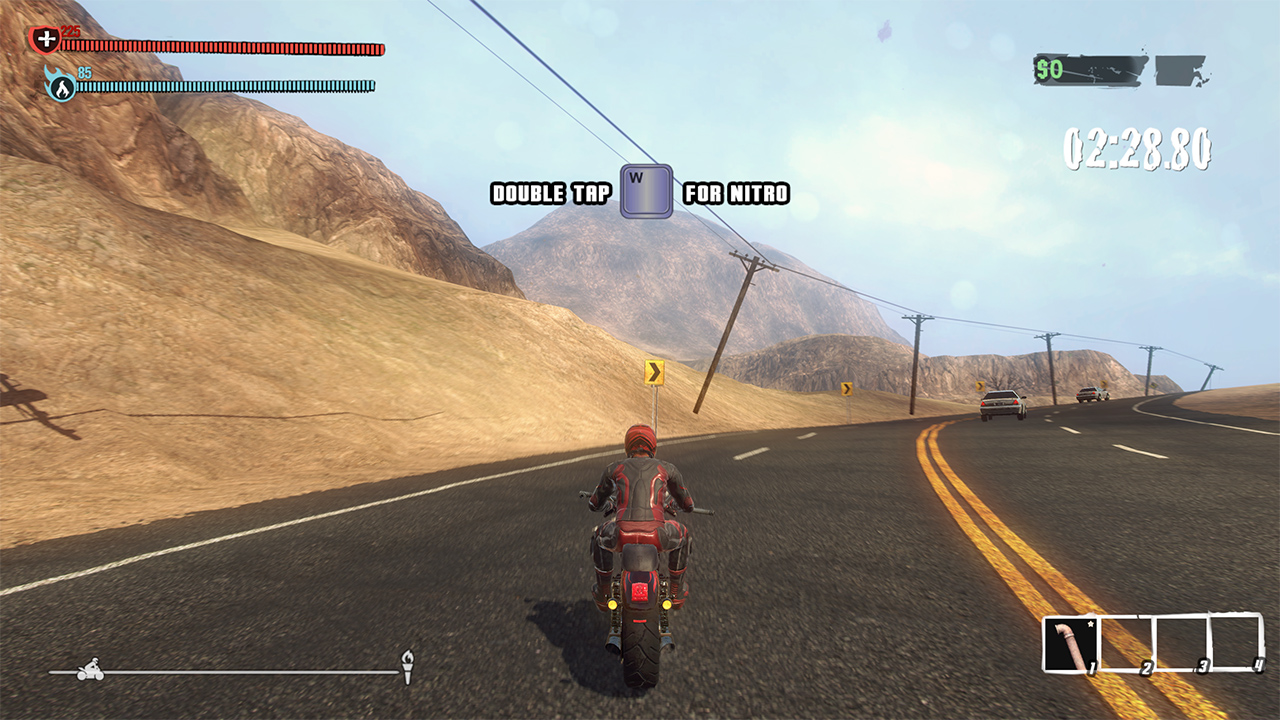Click the torch finish marker on the progress track
1280x720 pixels.
tap(407, 666)
